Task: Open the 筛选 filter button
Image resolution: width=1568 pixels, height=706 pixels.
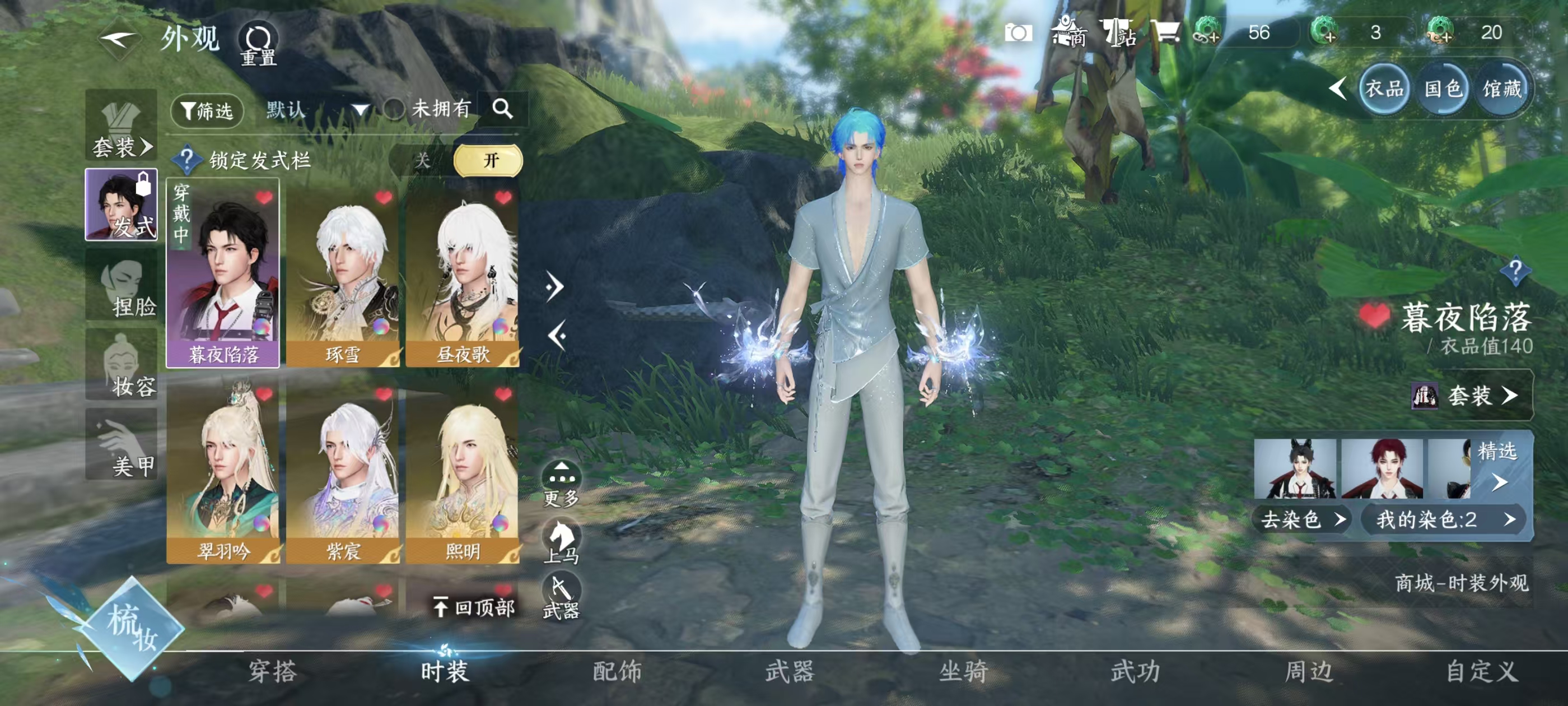Action: click(207, 111)
